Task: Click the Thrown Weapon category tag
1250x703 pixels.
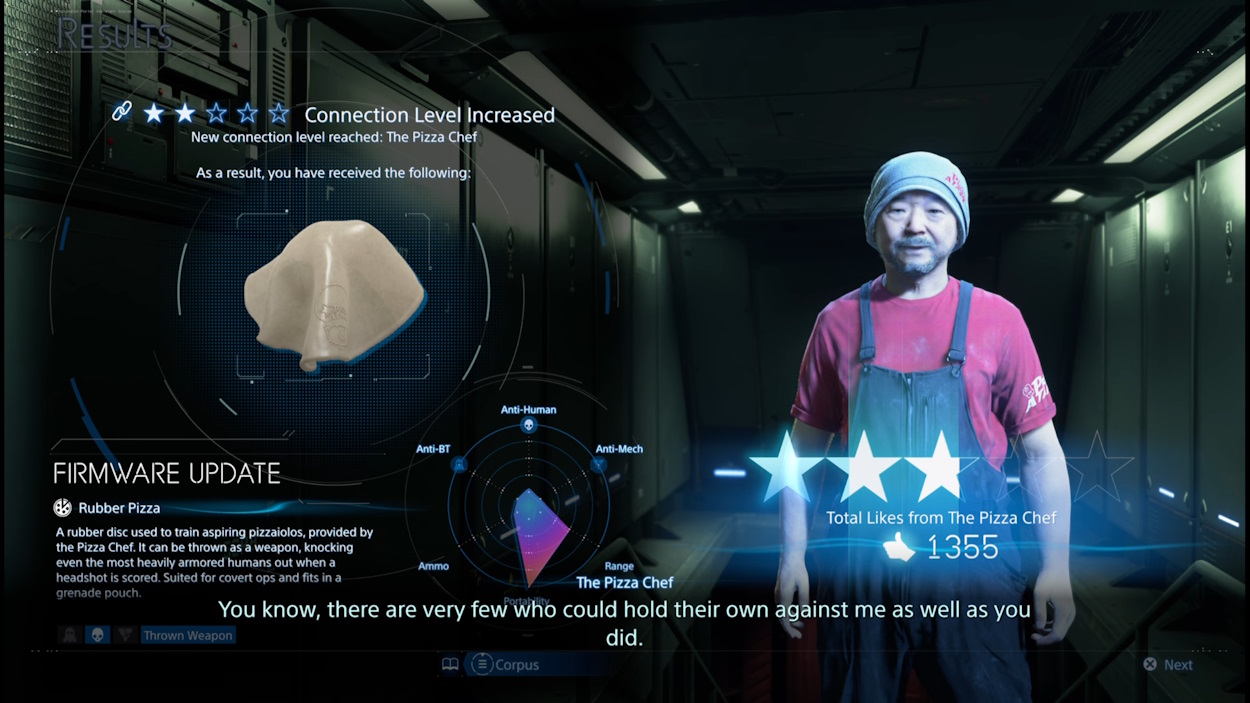Action: pos(187,635)
